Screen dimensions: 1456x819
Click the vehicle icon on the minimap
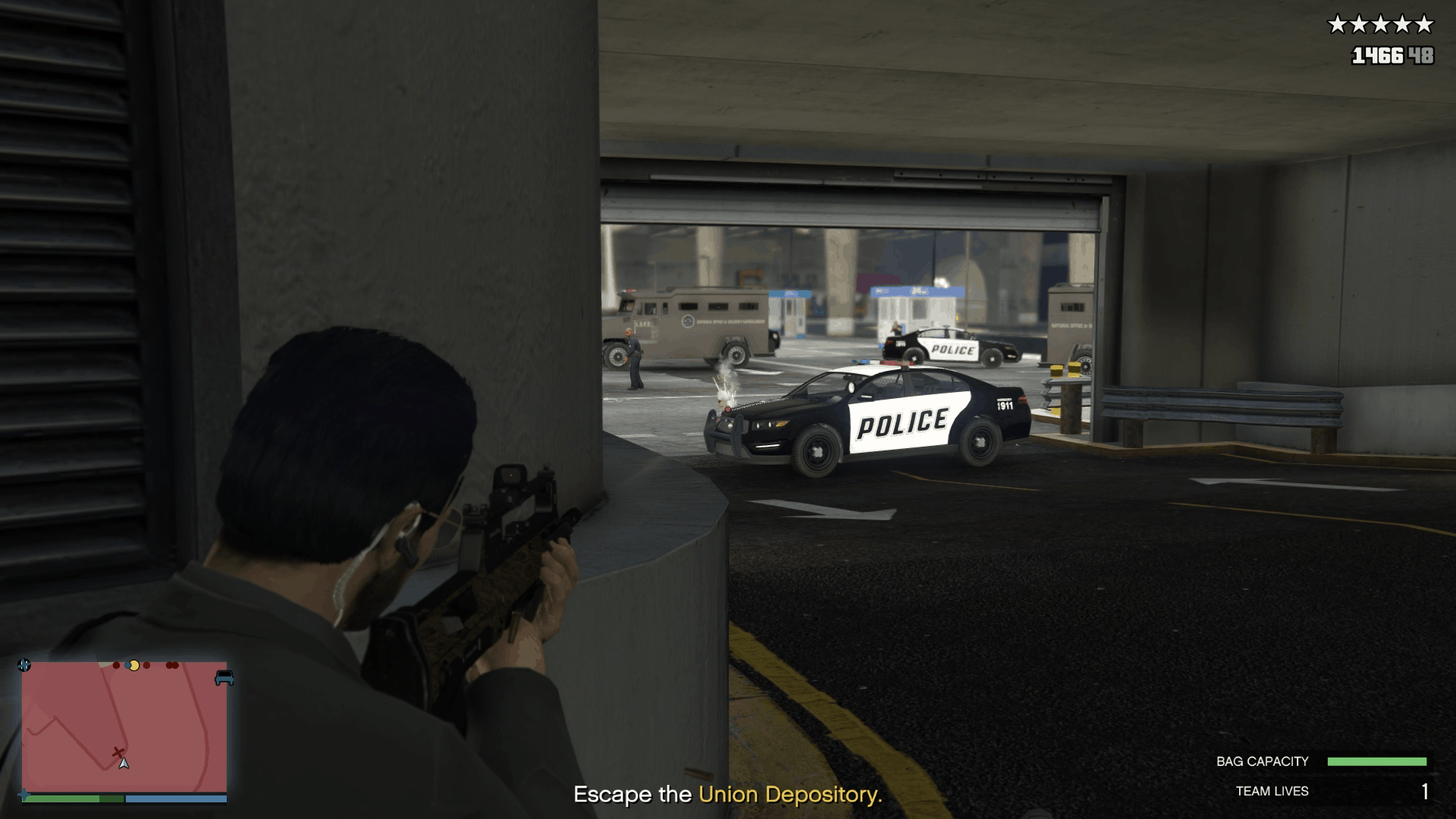tap(223, 679)
